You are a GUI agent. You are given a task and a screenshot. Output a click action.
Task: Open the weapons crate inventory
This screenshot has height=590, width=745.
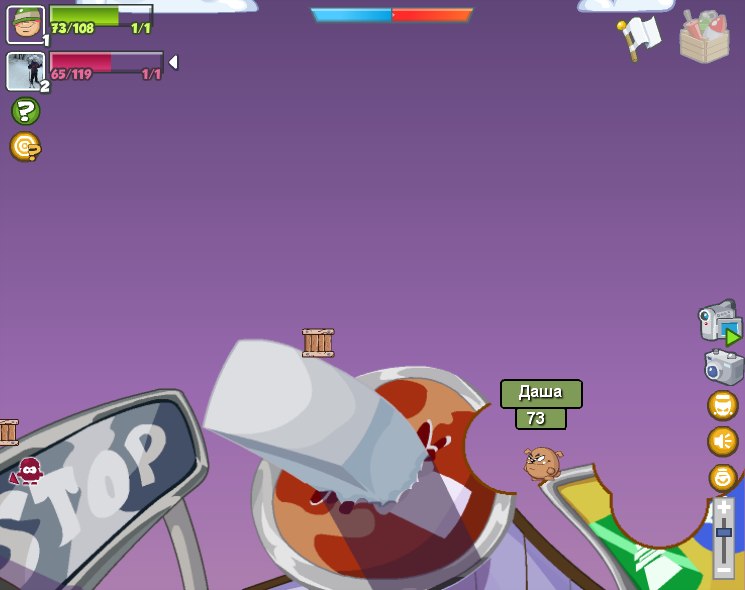click(x=704, y=38)
